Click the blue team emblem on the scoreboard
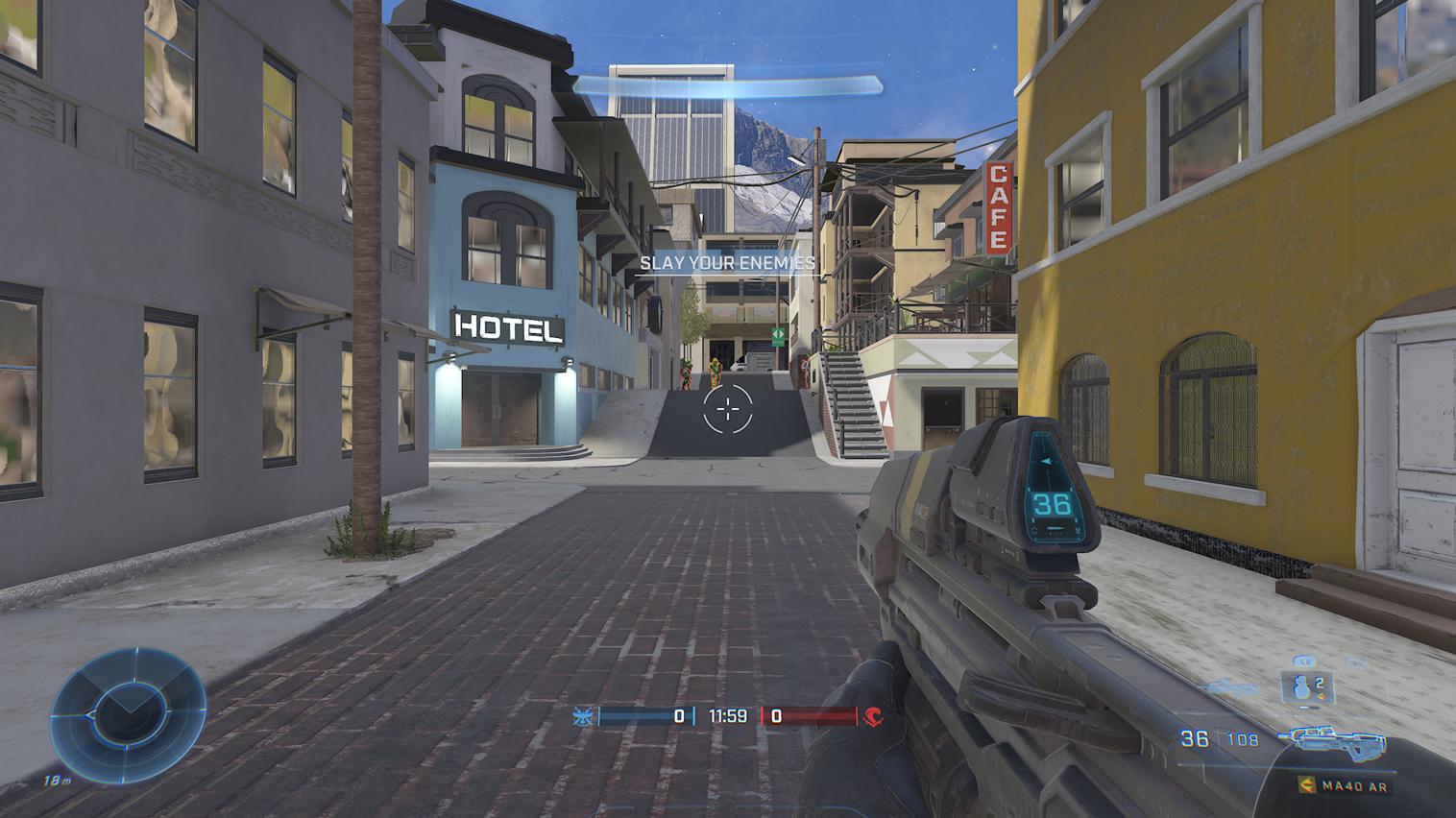1456x818 pixels. point(581,714)
